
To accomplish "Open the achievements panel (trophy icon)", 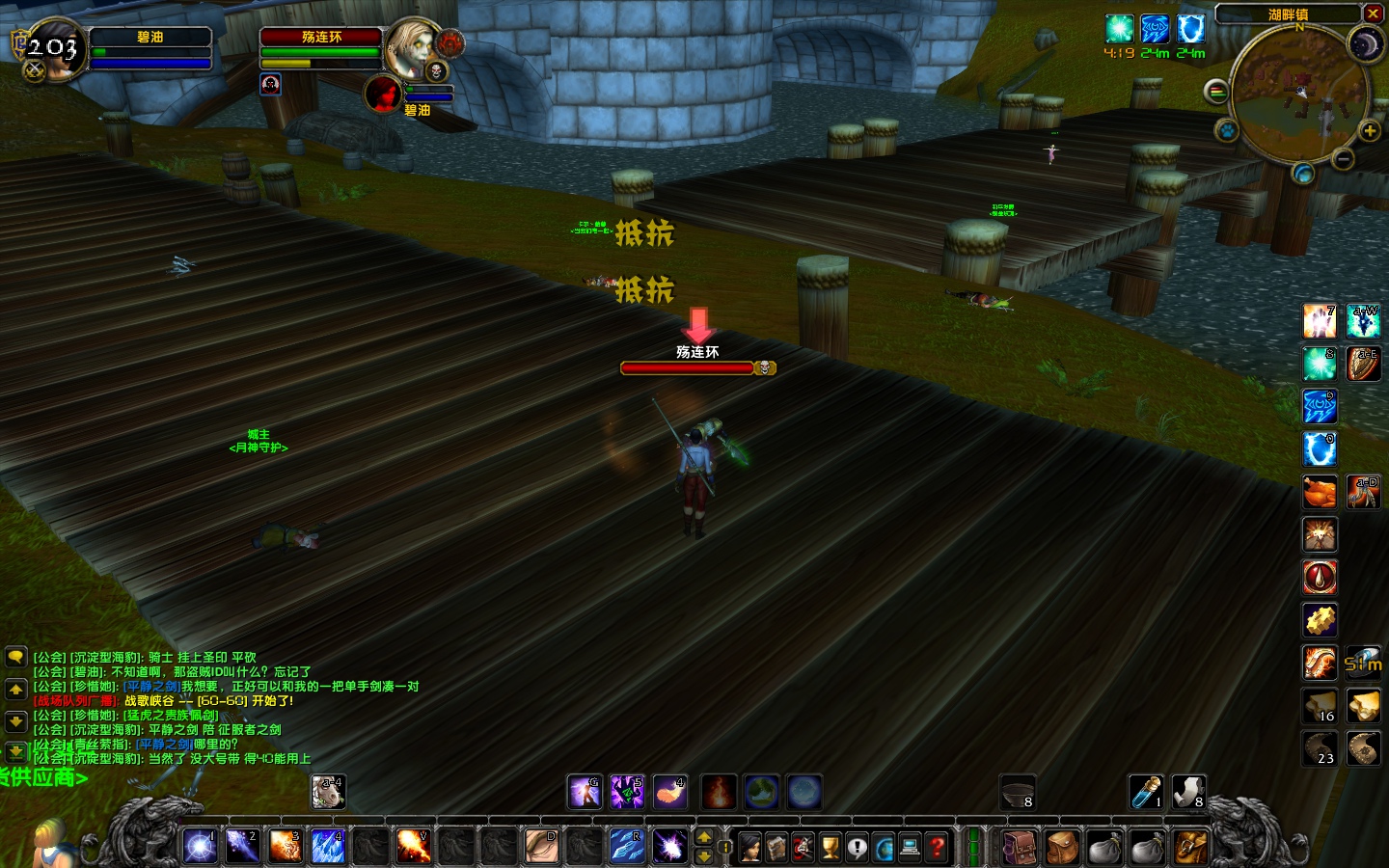I will [831, 847].
